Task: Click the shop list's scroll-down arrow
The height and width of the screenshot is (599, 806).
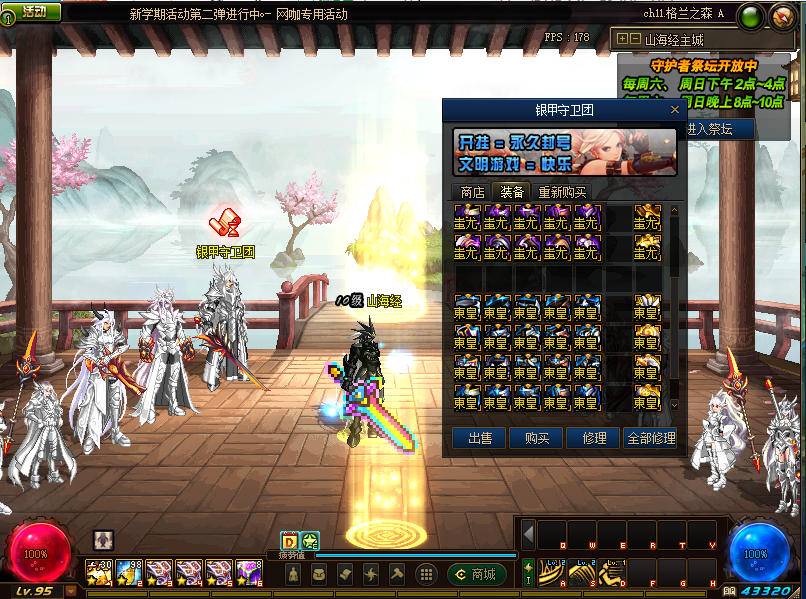Action: click(x=674, y=403)
